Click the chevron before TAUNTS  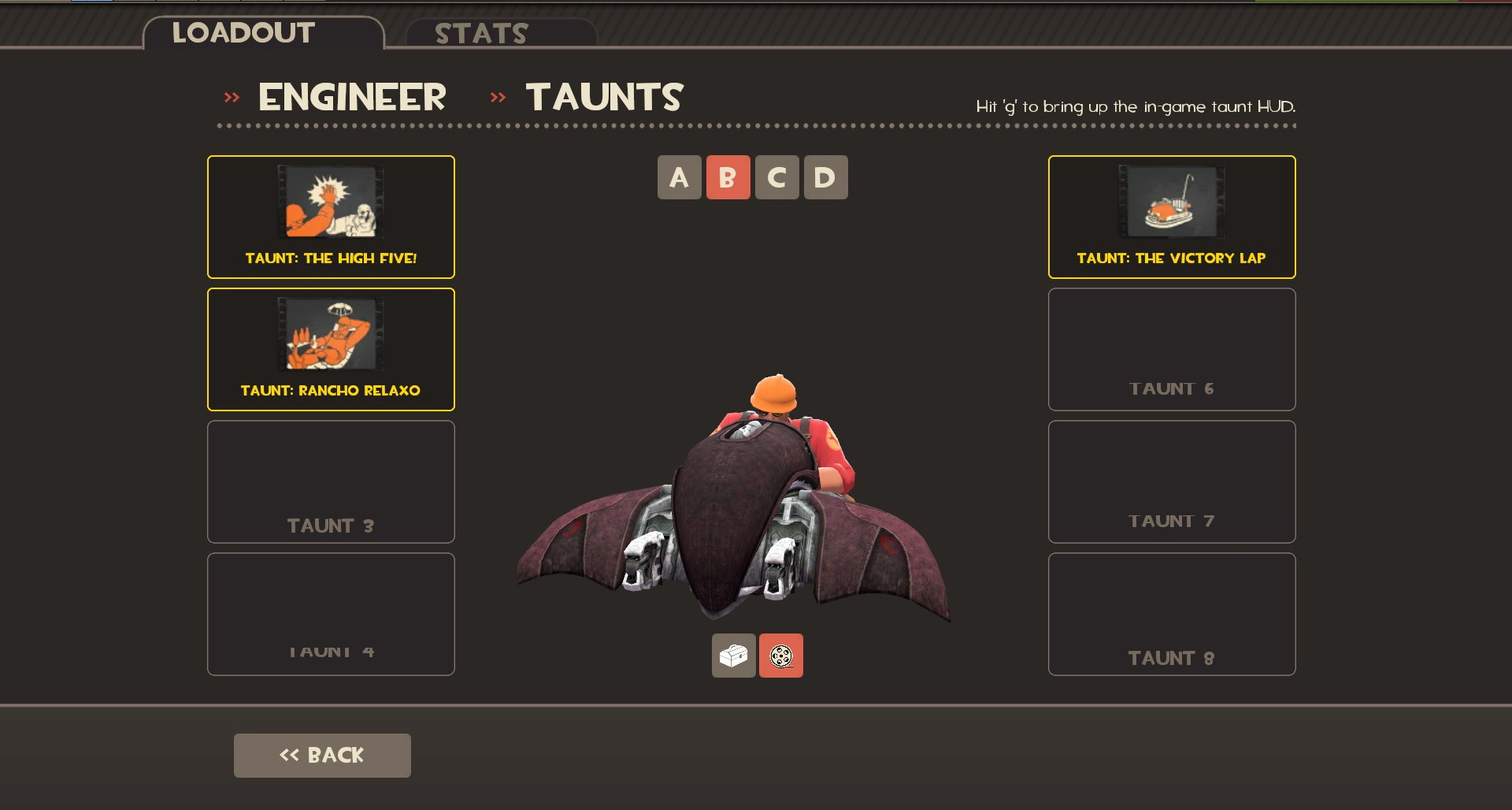pos(497,96)
